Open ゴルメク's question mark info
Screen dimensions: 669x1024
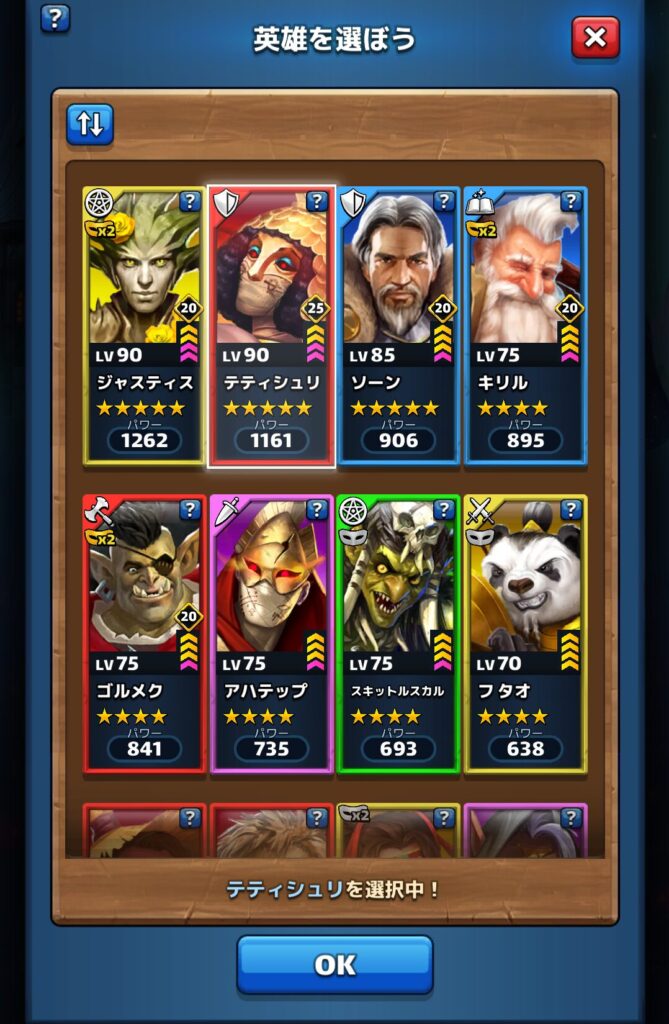pyautogui.click(x=190, y=511)
